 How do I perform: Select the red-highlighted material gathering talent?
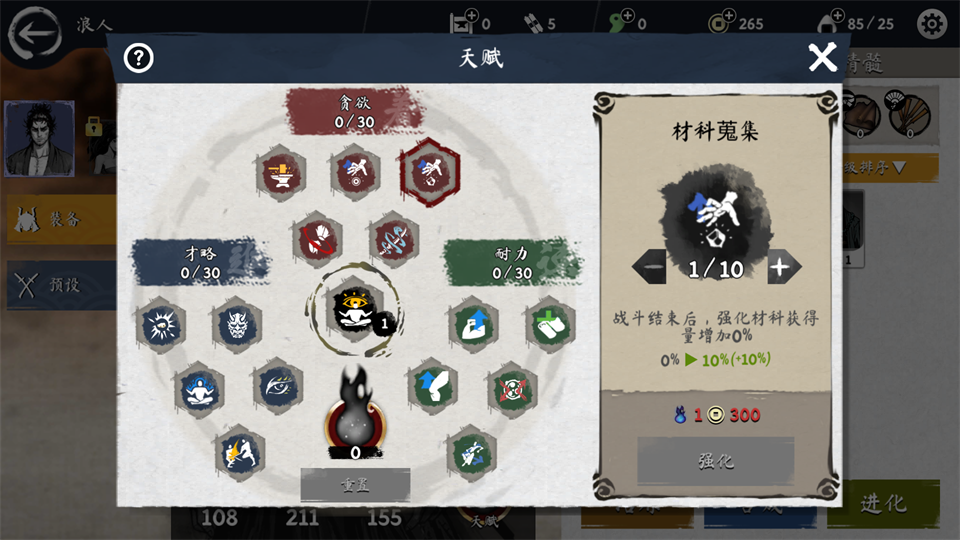(x=430, y=171)
